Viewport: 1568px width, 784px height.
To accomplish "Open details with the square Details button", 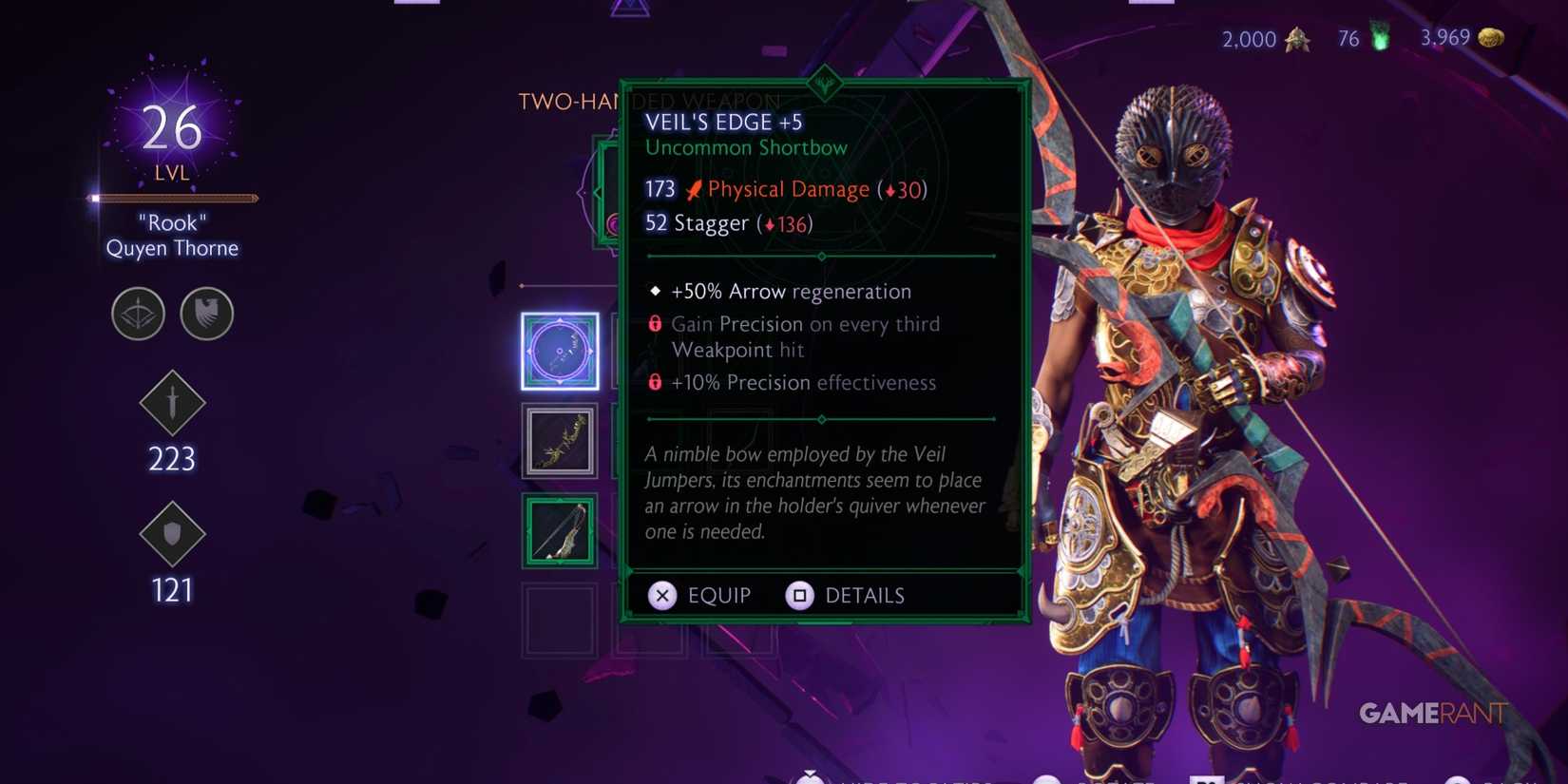I will [x=800, y=595].
